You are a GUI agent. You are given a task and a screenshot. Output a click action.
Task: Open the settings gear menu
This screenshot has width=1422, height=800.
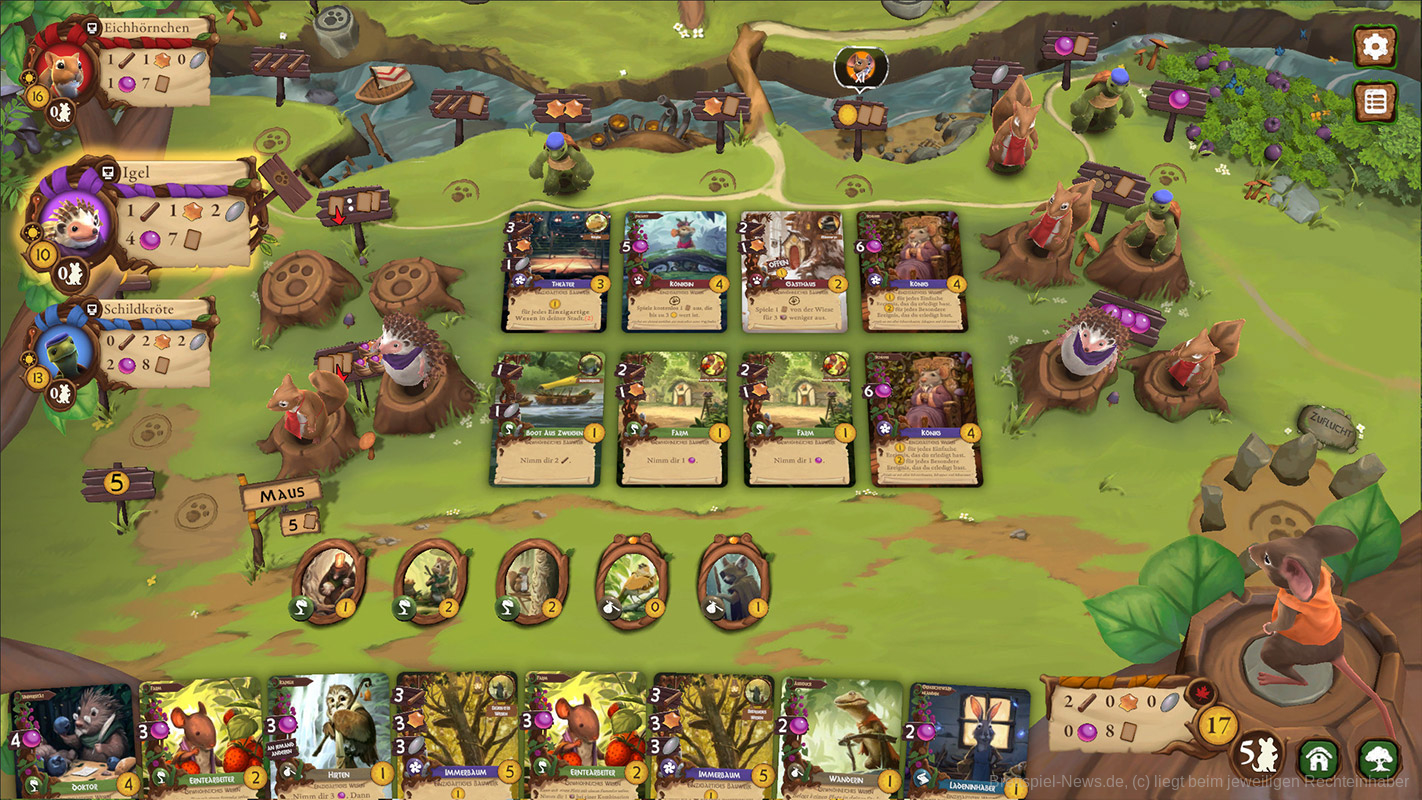pyautogui.click(x=1375, y=46)
